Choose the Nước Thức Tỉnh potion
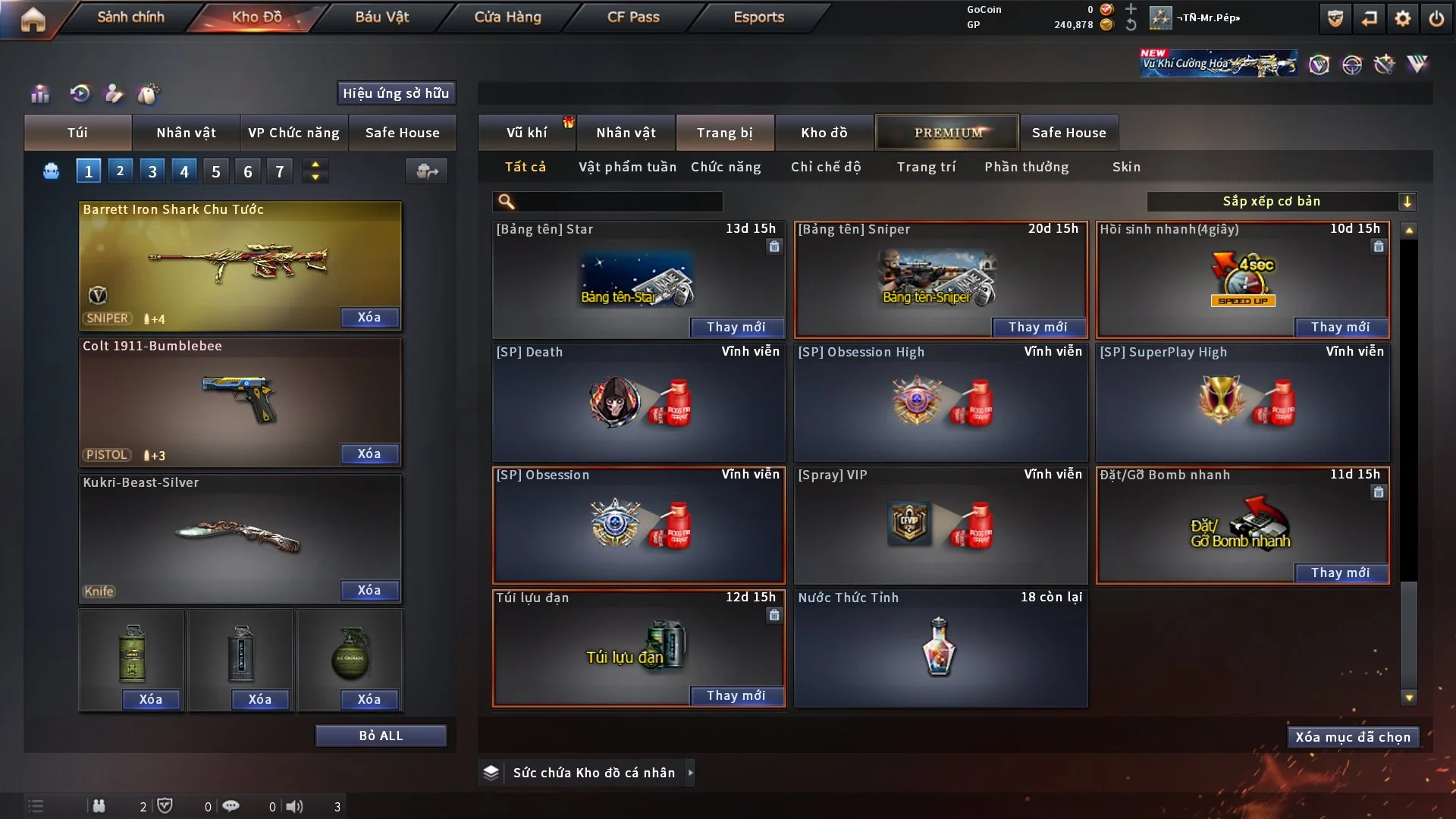Viewport: 1456px width, 819px height. coord(940,648)
